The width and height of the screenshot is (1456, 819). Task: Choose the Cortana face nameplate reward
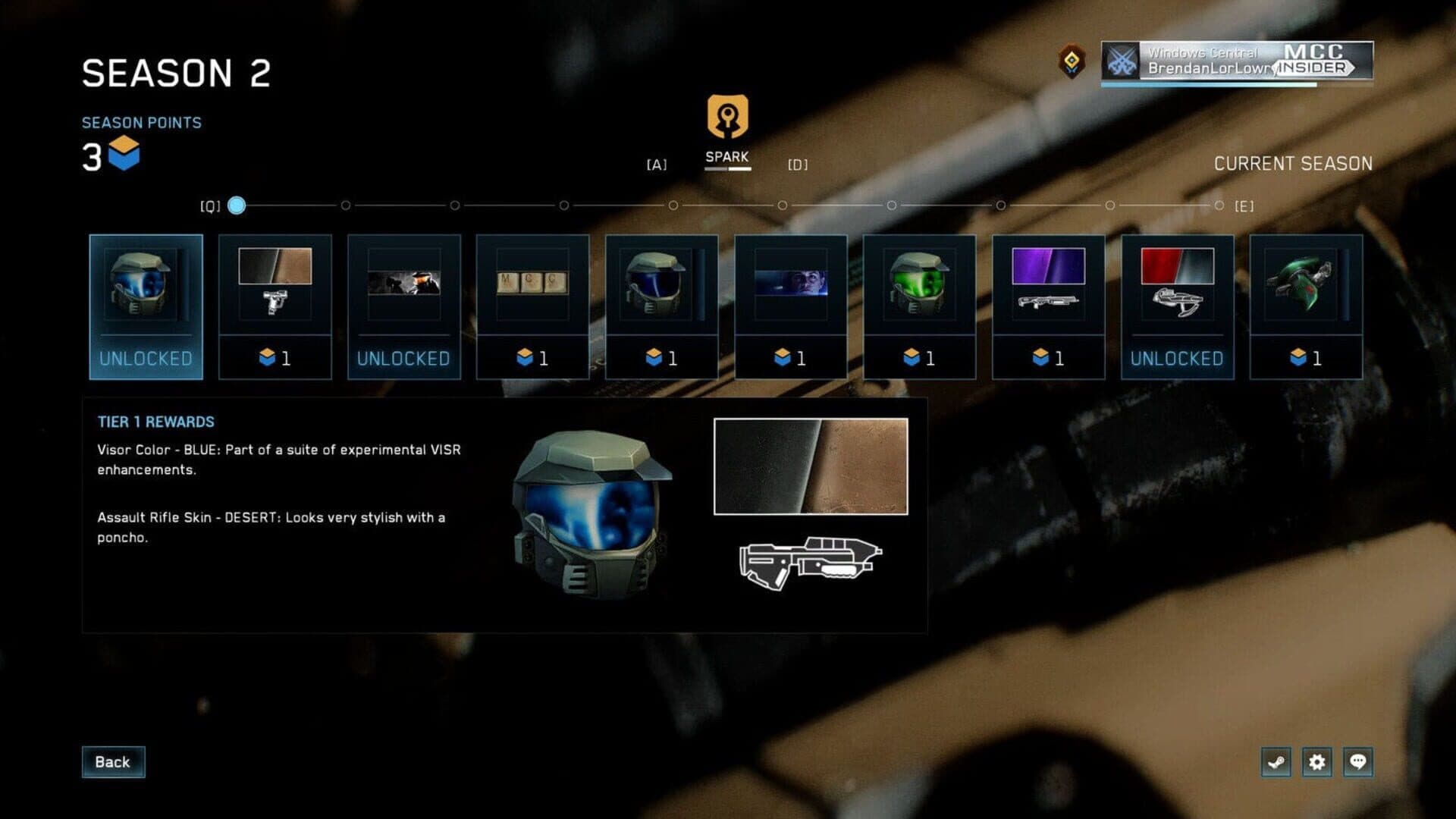click(x=790, y=306)
